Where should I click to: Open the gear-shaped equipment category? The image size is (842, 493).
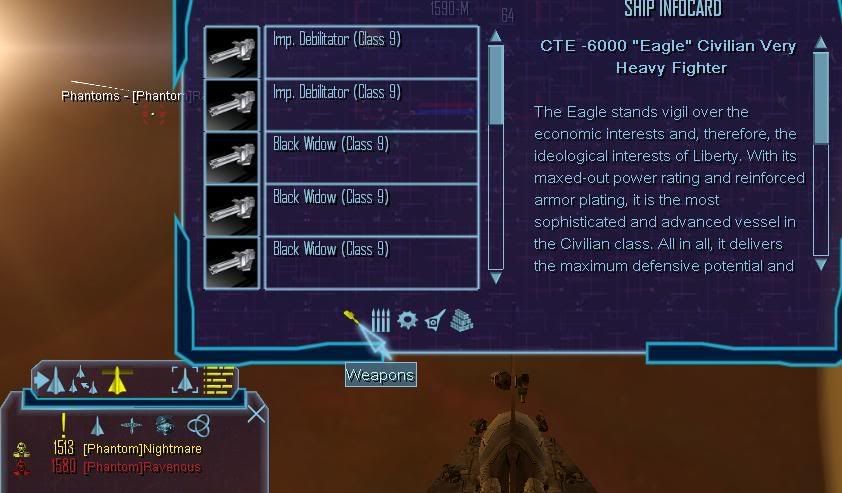coord(407,320)
